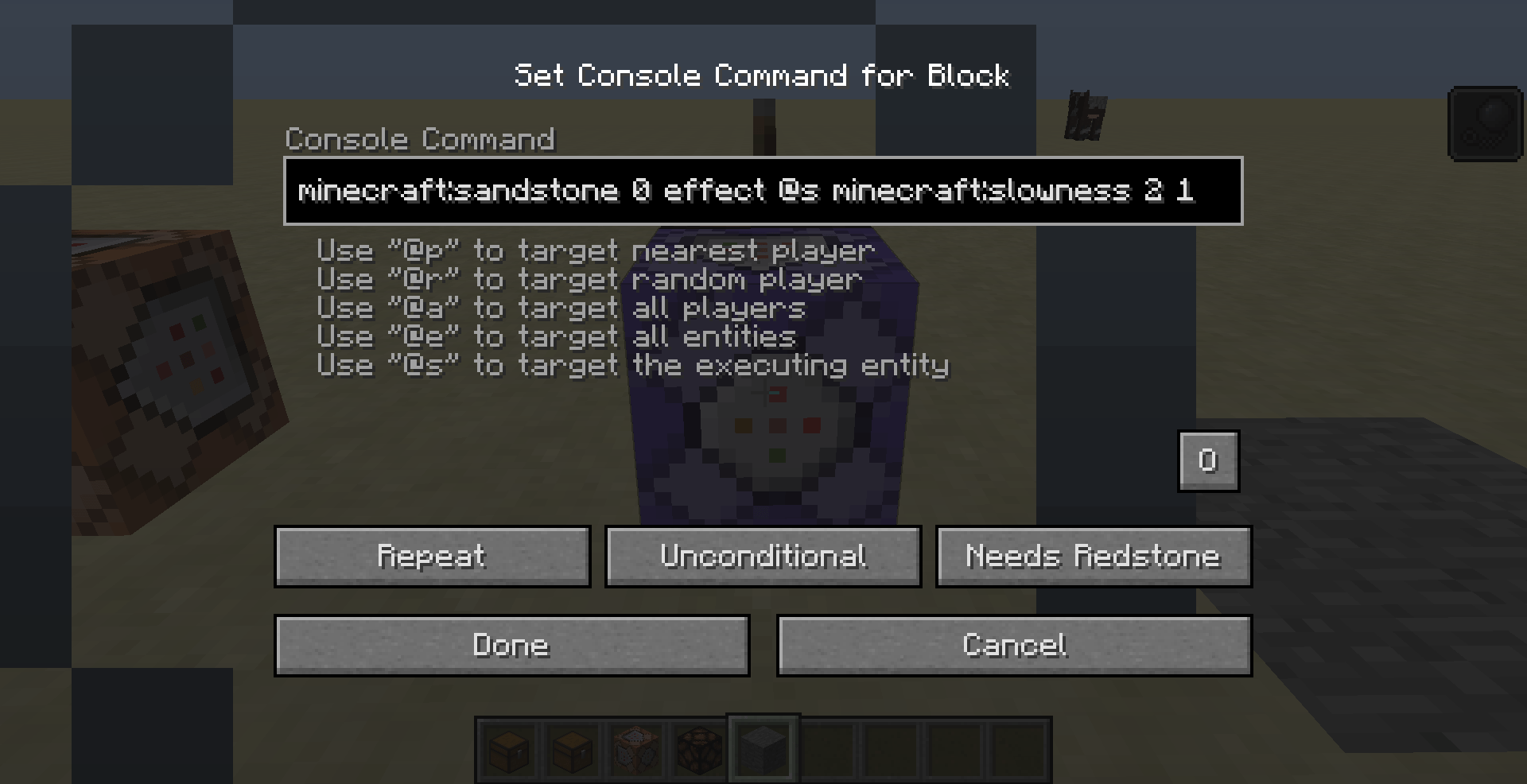Select the command block item in the hotbar
Screen dimensions: 1527x784
coord(635,748)
